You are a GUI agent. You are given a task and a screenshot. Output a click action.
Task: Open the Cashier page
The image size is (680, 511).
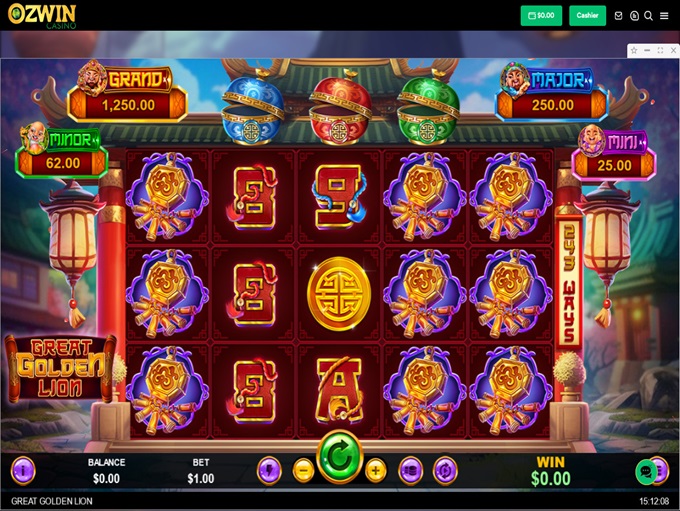point(587,16)
